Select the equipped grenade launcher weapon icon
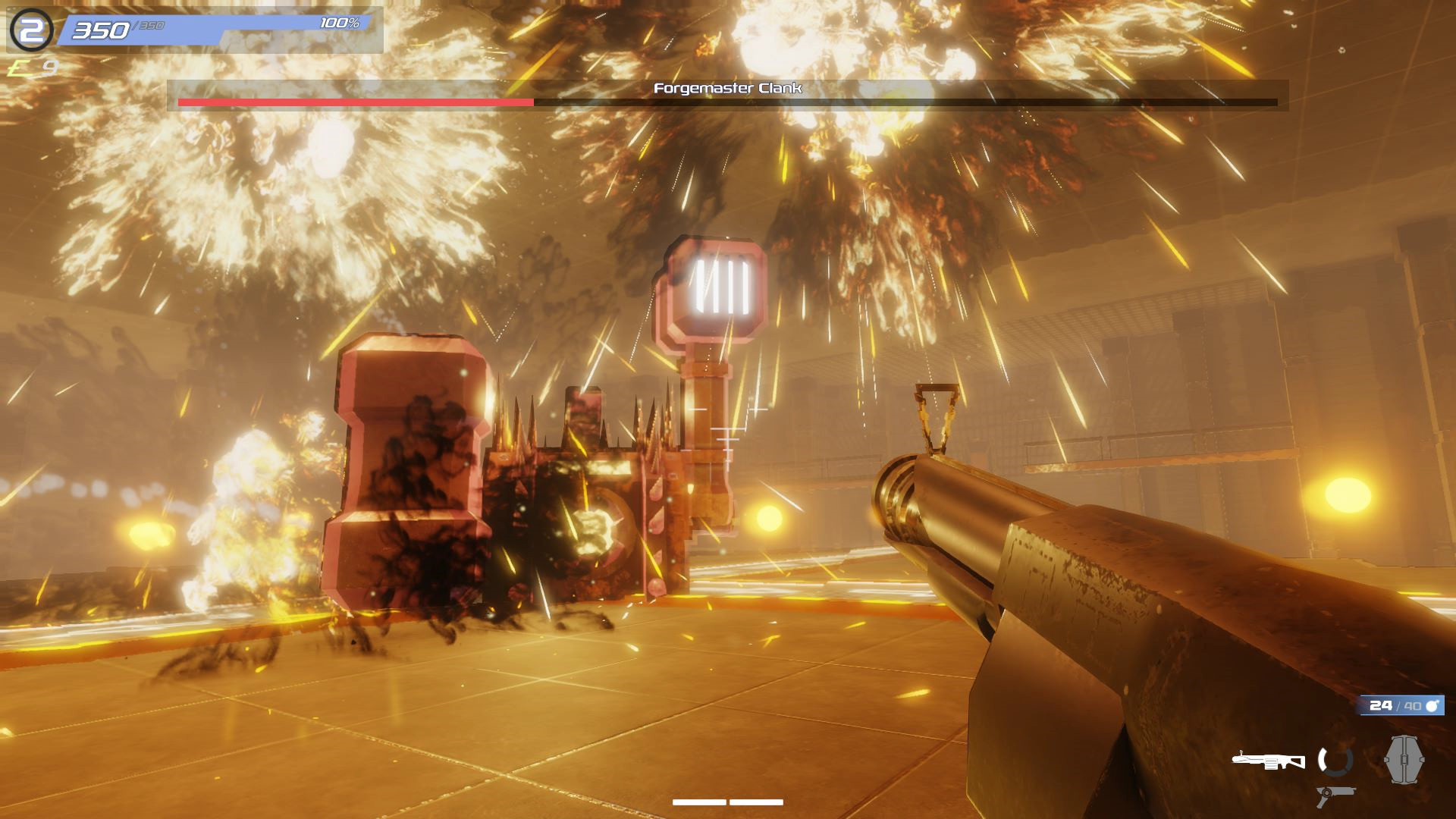Viewport: 1456px width, 819px height. tap(1268, 760)
